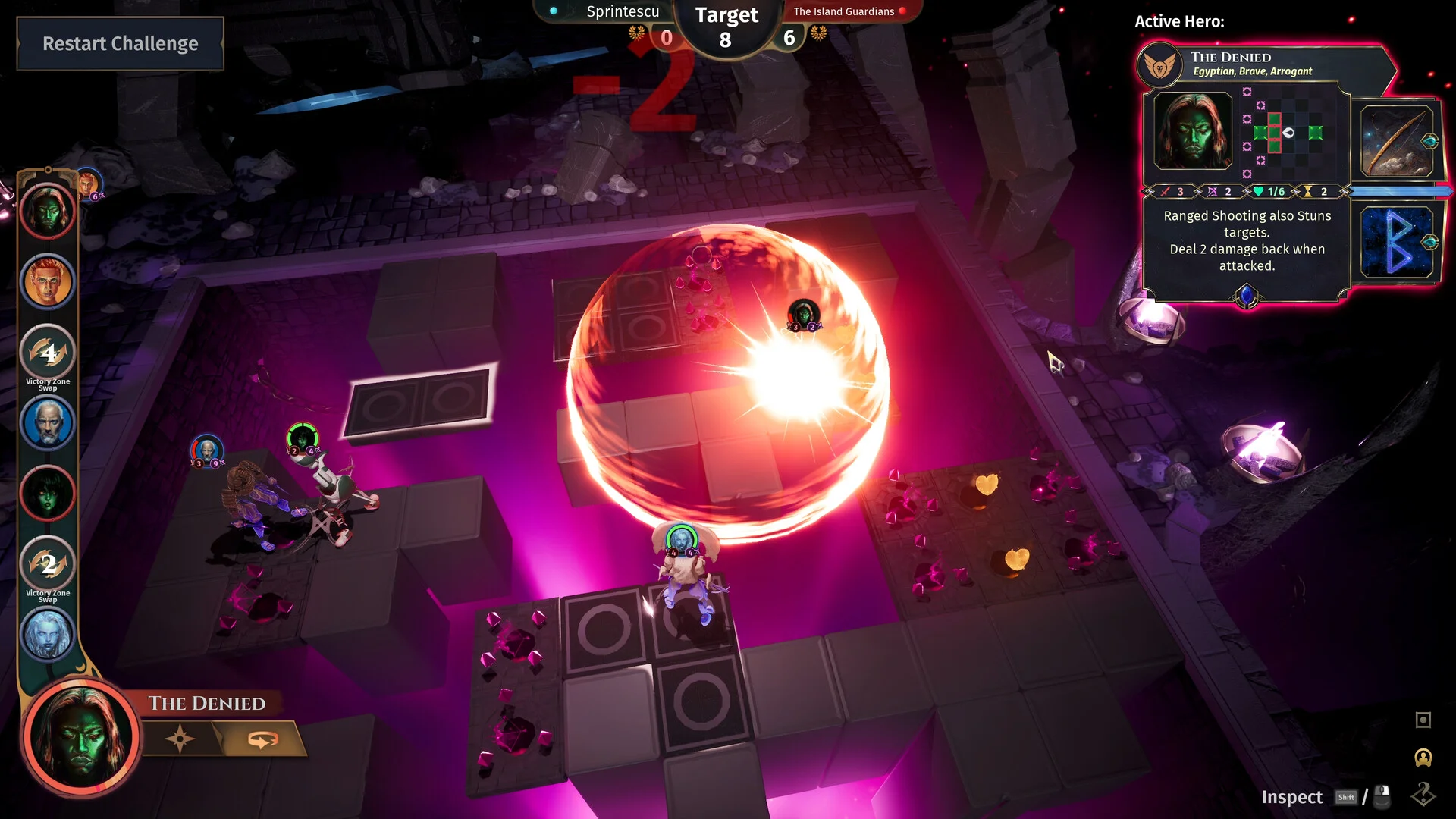This screenshot has height=819, width=1456.
Task: Click the blue gem beneath the hero description
Action: click(x=1246, y=295)
